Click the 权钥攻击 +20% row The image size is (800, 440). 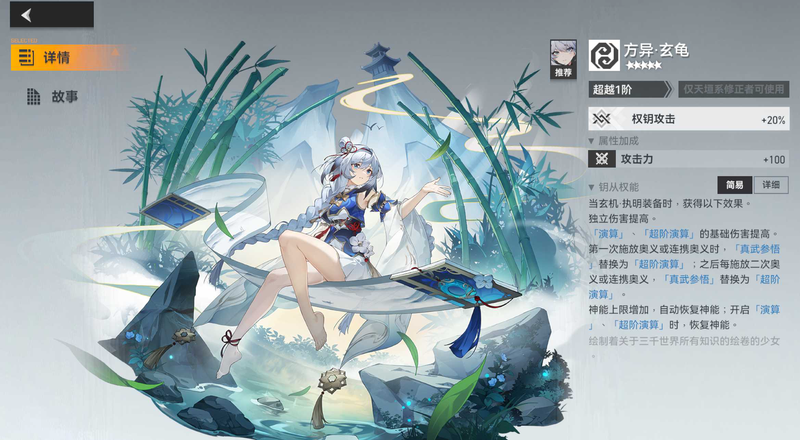pyautogui.click(x=688, y=119)
